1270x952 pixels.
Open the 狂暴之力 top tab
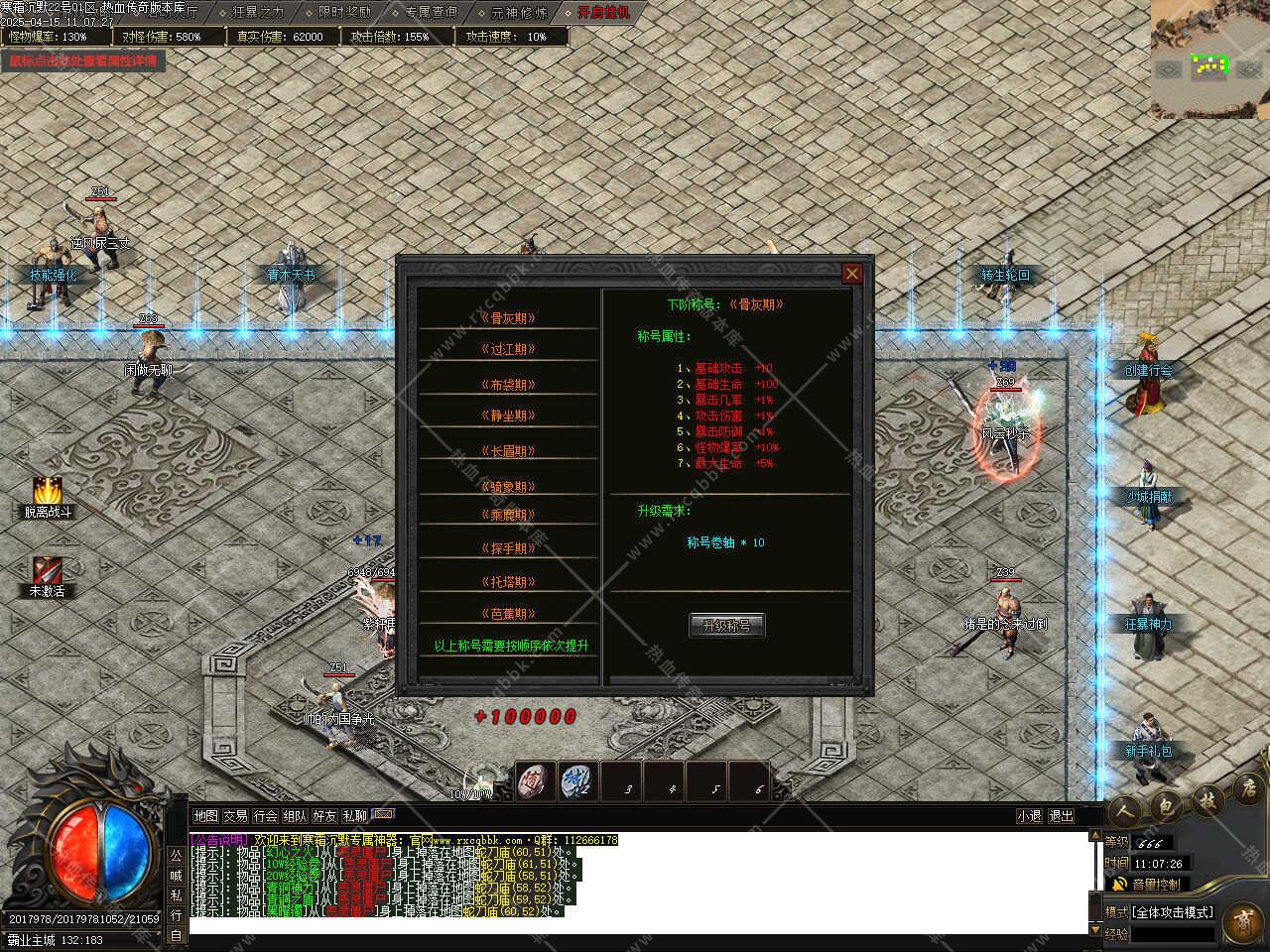click(x=258, y=12)
